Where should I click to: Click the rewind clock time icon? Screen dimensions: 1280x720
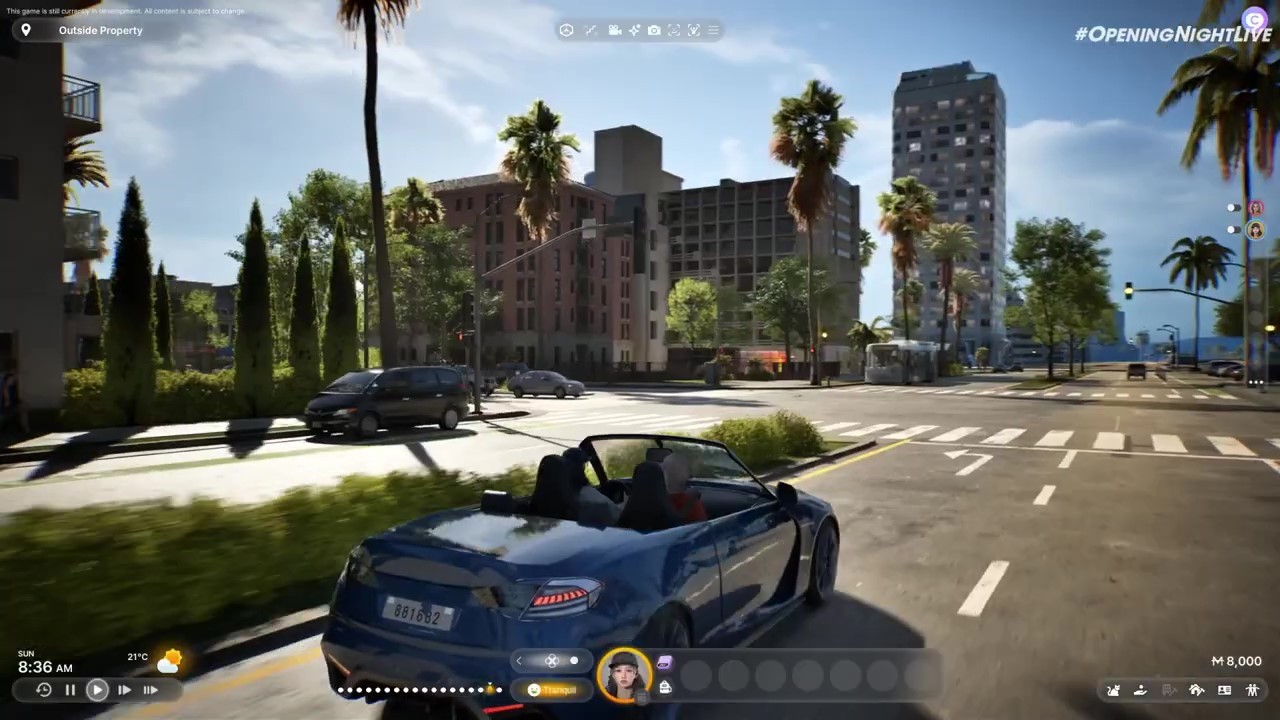coord(43,689)
